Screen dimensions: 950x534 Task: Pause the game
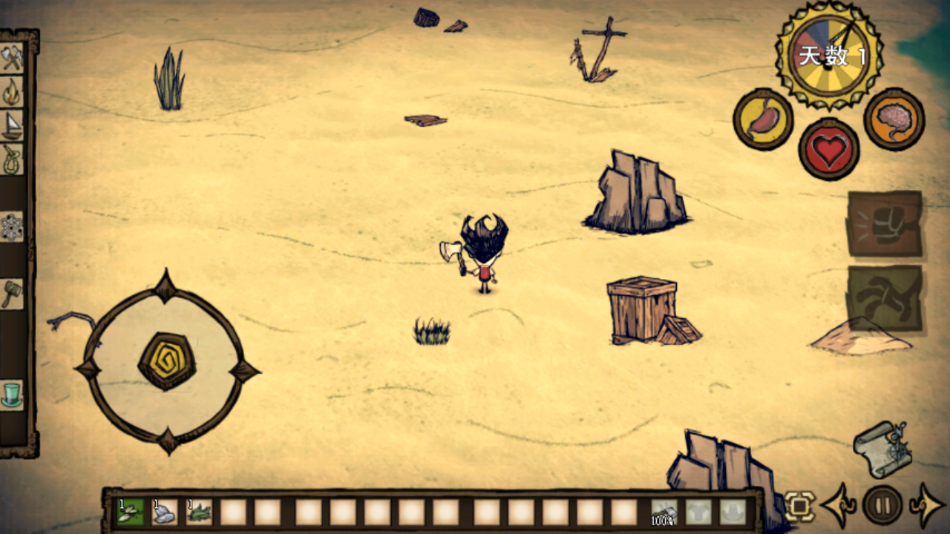(883, 504)
